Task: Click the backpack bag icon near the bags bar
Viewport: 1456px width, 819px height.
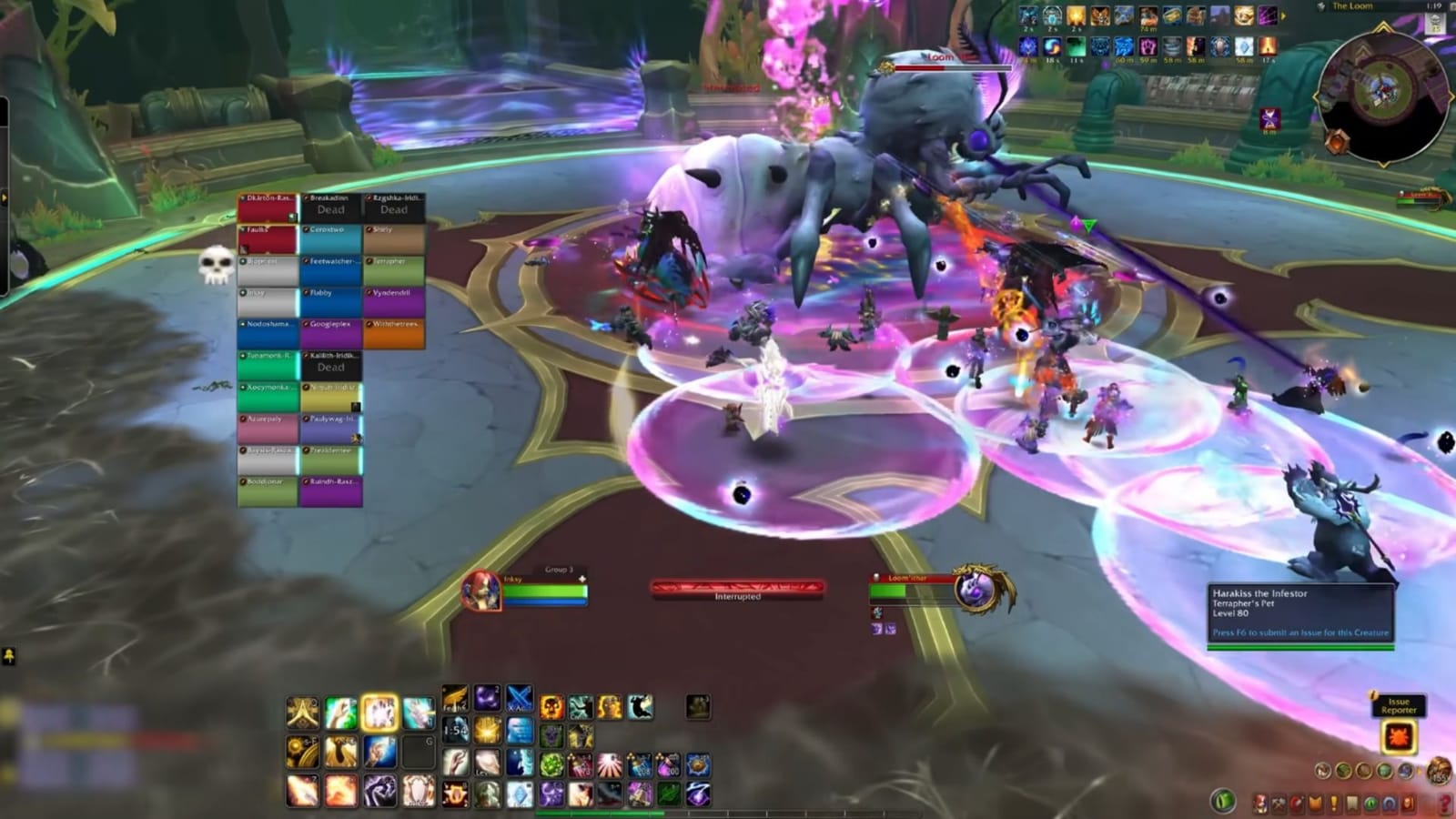Action: point(1438,771)
